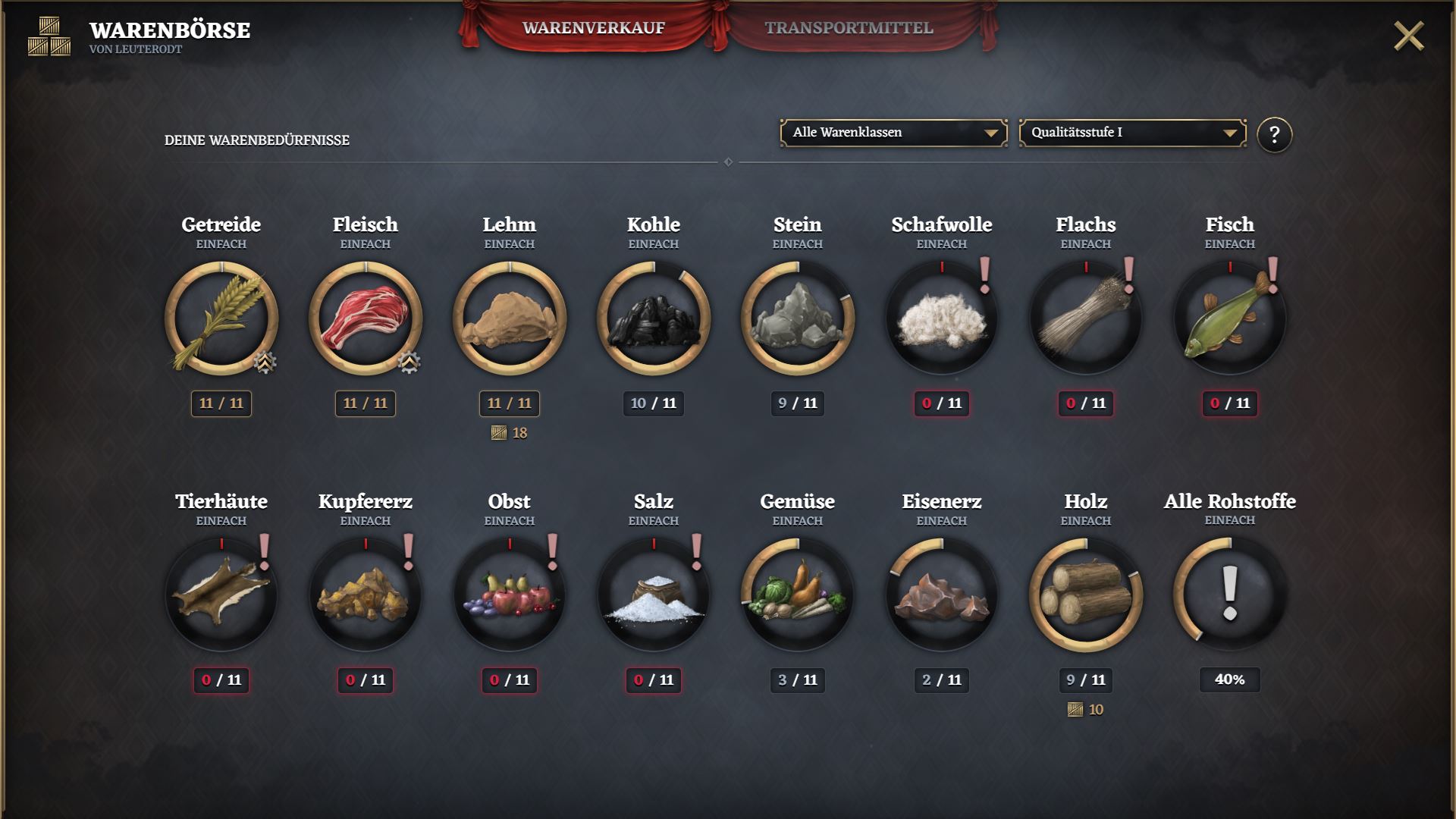This screenshot has width=1456, height=819.
Task: Pick the Lehm clay icon
Action: tap(510, 318)
